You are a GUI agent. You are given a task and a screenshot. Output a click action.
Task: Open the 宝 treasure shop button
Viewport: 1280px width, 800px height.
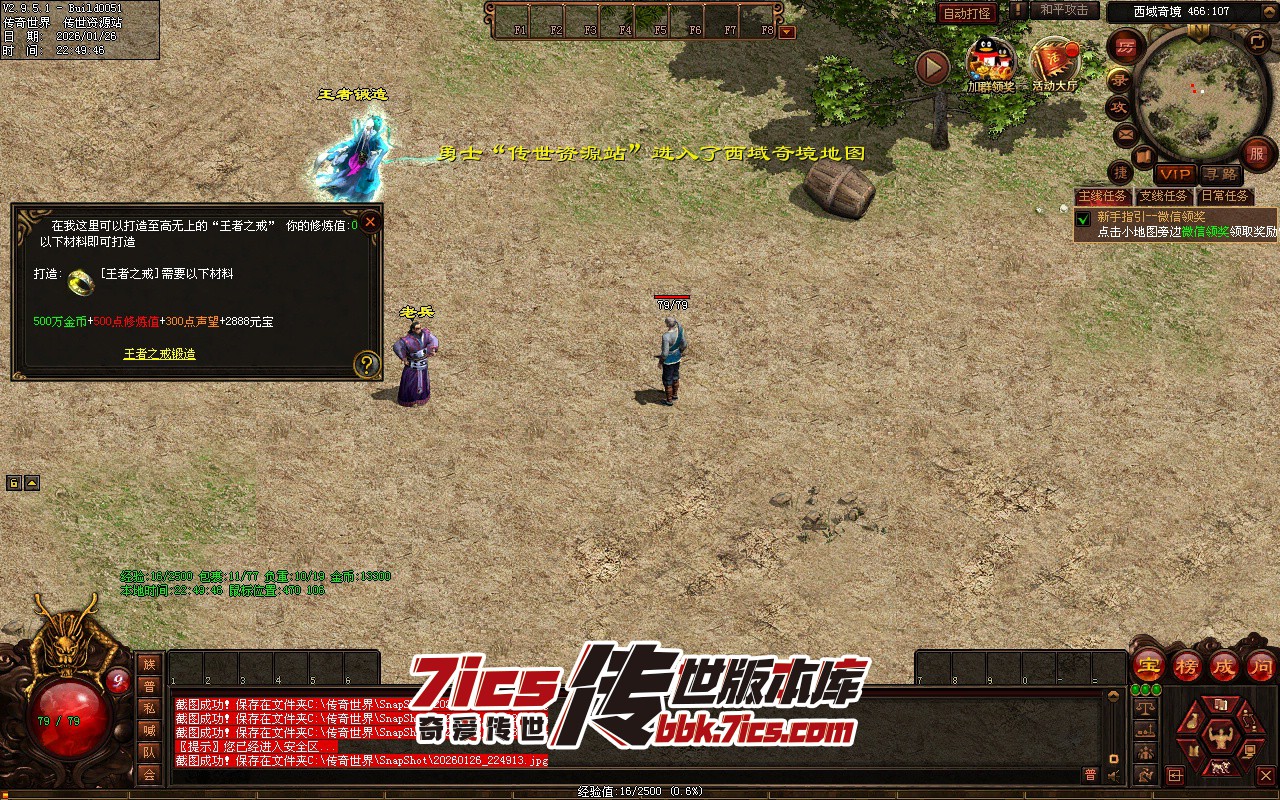(1148, 665)
